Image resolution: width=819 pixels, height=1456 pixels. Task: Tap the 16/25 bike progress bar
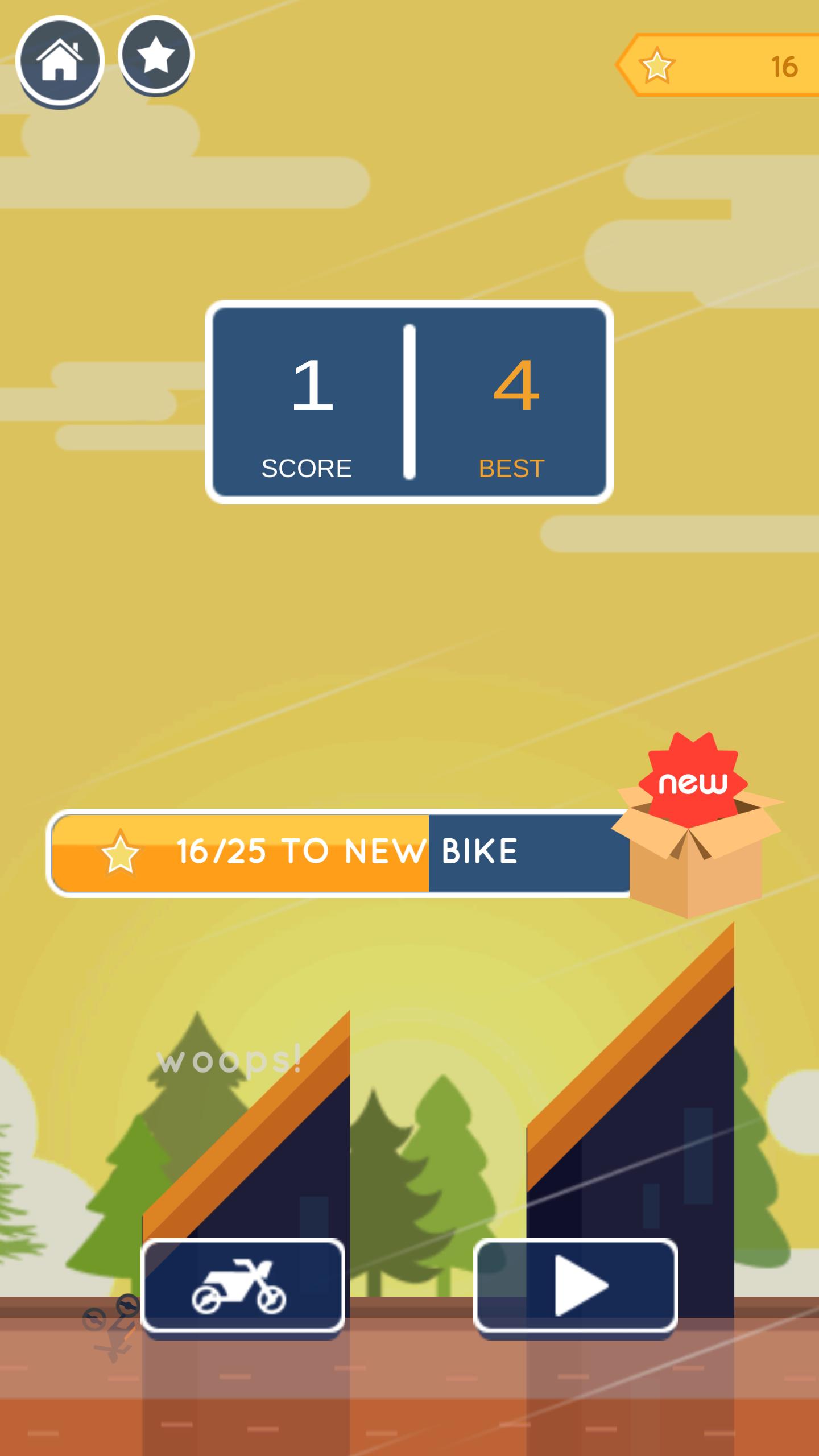[x=341, y=852]
